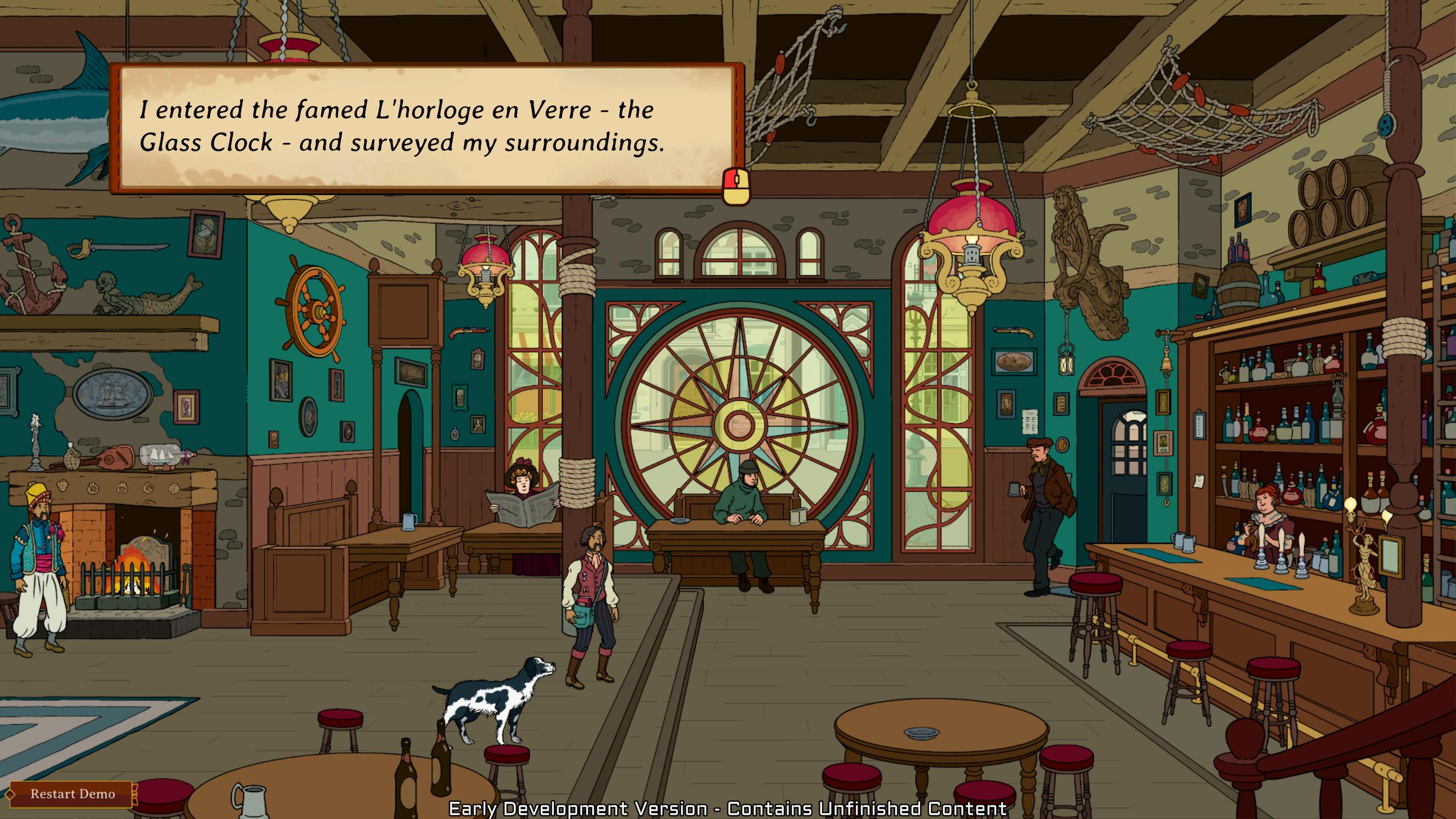Screen dimensions: 1456x819
Task: Advance the narration text box
Action: point(736,185)
